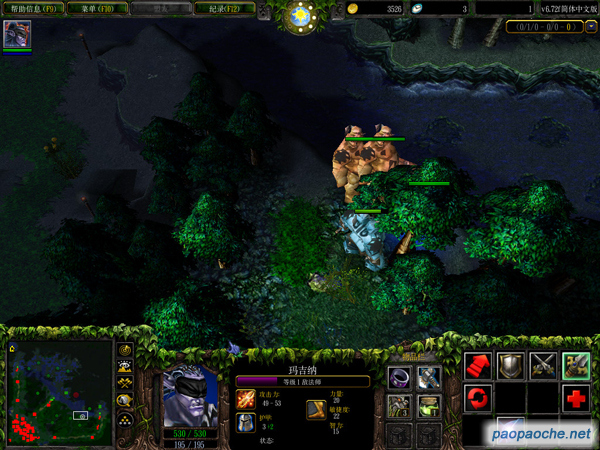Click the shield command icon

(x=511, y=365)
